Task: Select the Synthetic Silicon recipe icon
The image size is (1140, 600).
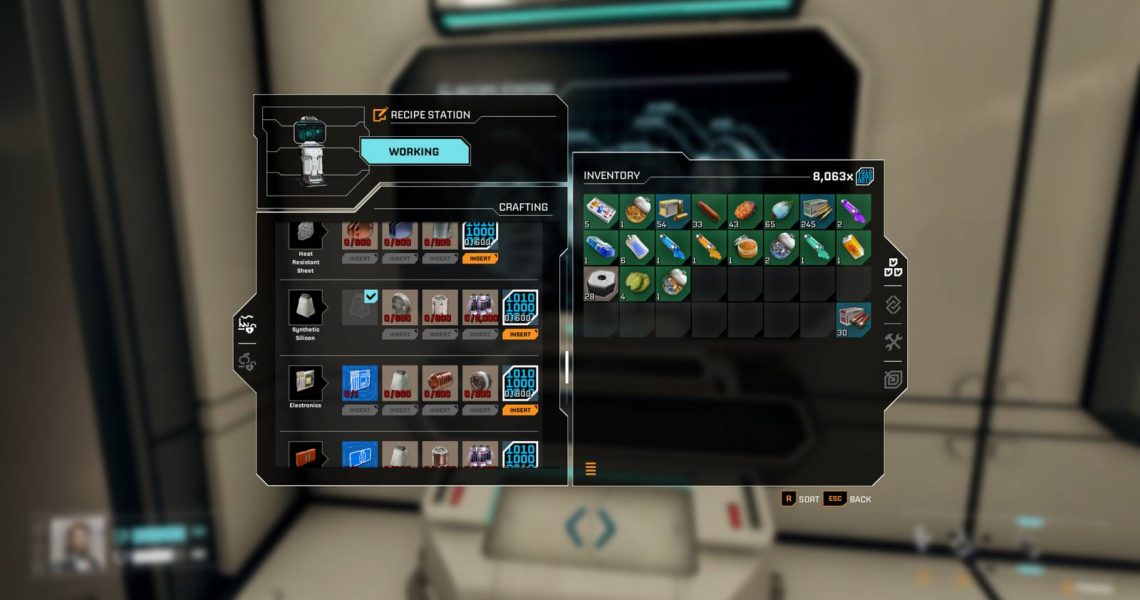Action: (x=304, y=306)
